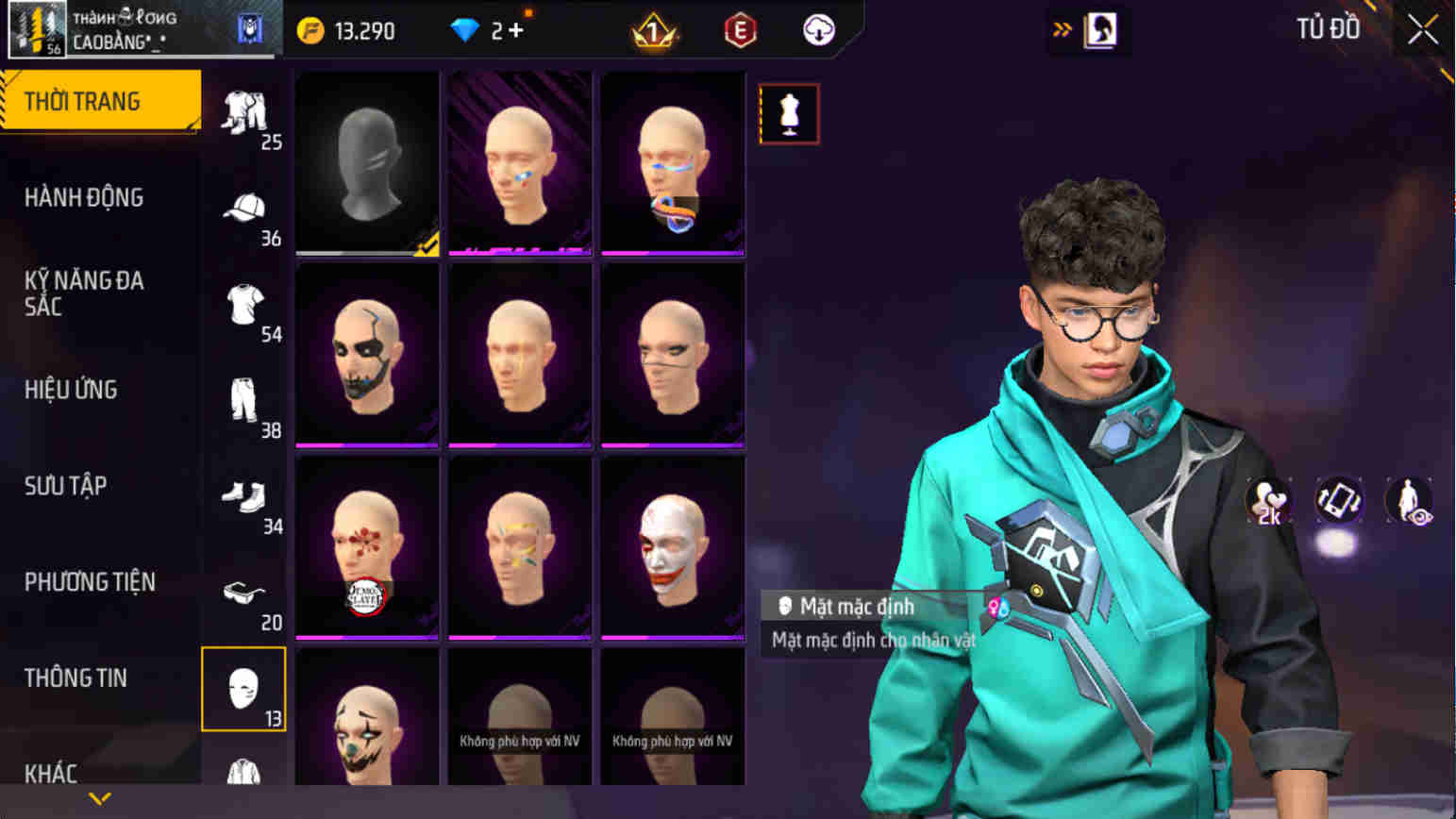Select the Mặt mặc định default face thumbnail

[367, 160]
